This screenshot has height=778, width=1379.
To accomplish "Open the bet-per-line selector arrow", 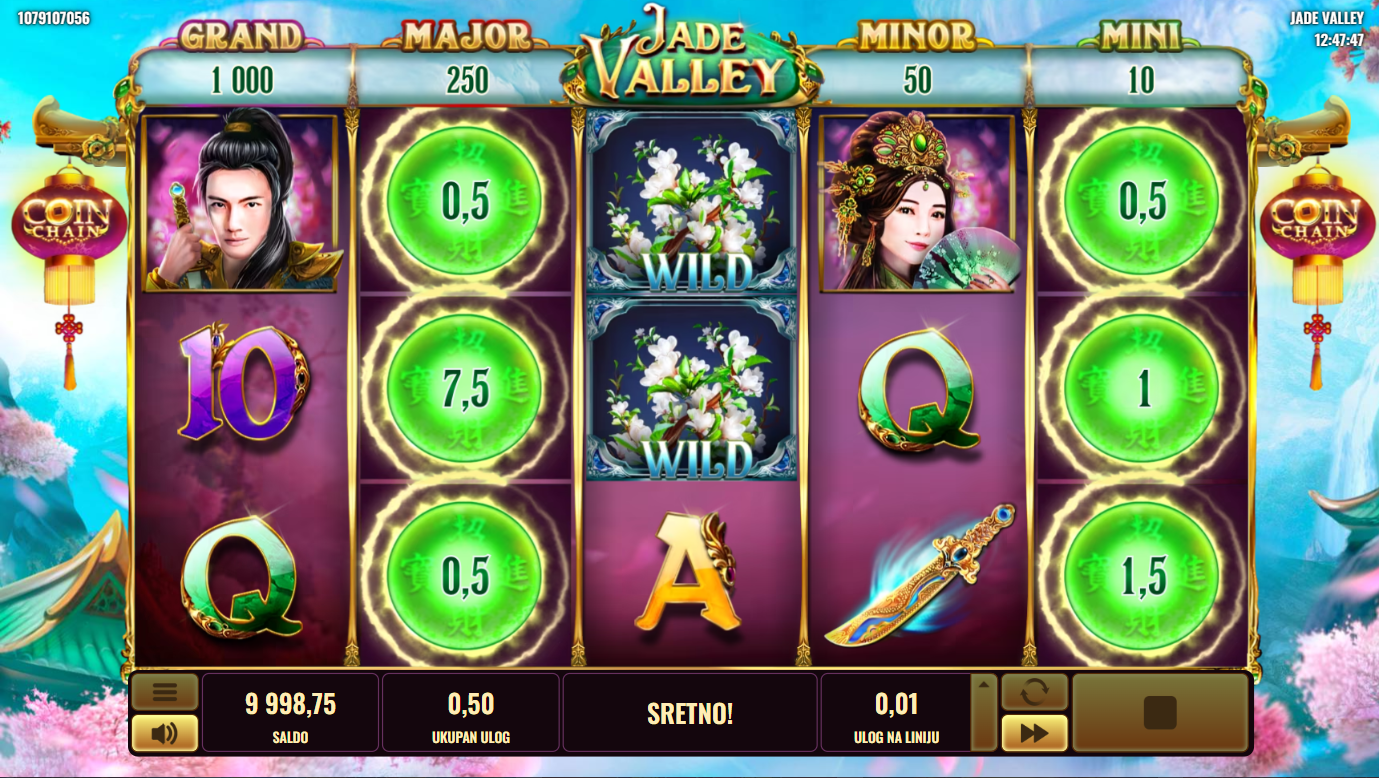I will (x=984, y=686).
